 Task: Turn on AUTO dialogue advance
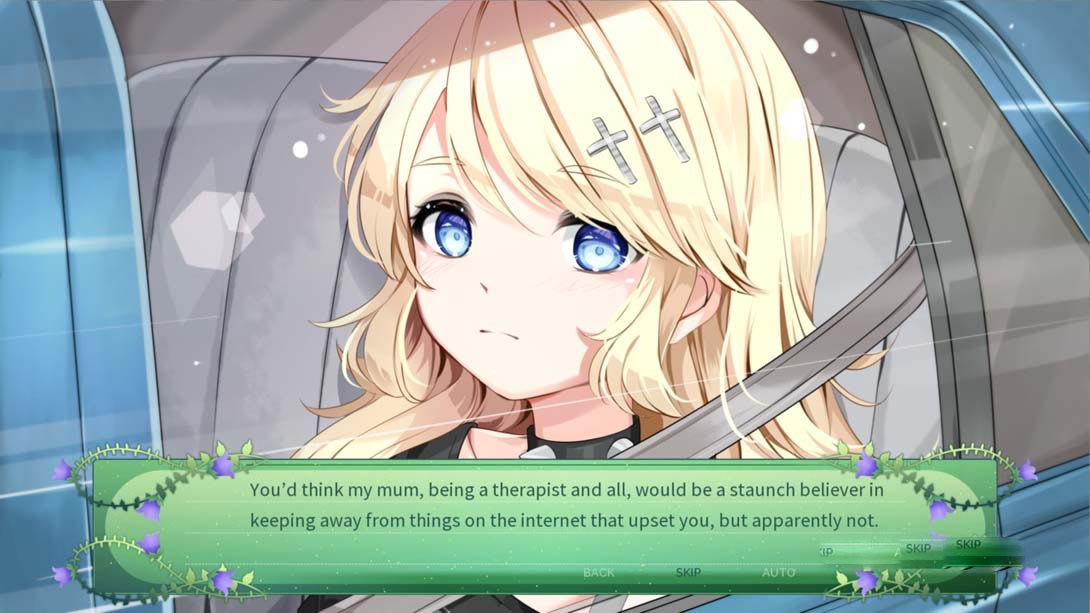coord(779,572)
